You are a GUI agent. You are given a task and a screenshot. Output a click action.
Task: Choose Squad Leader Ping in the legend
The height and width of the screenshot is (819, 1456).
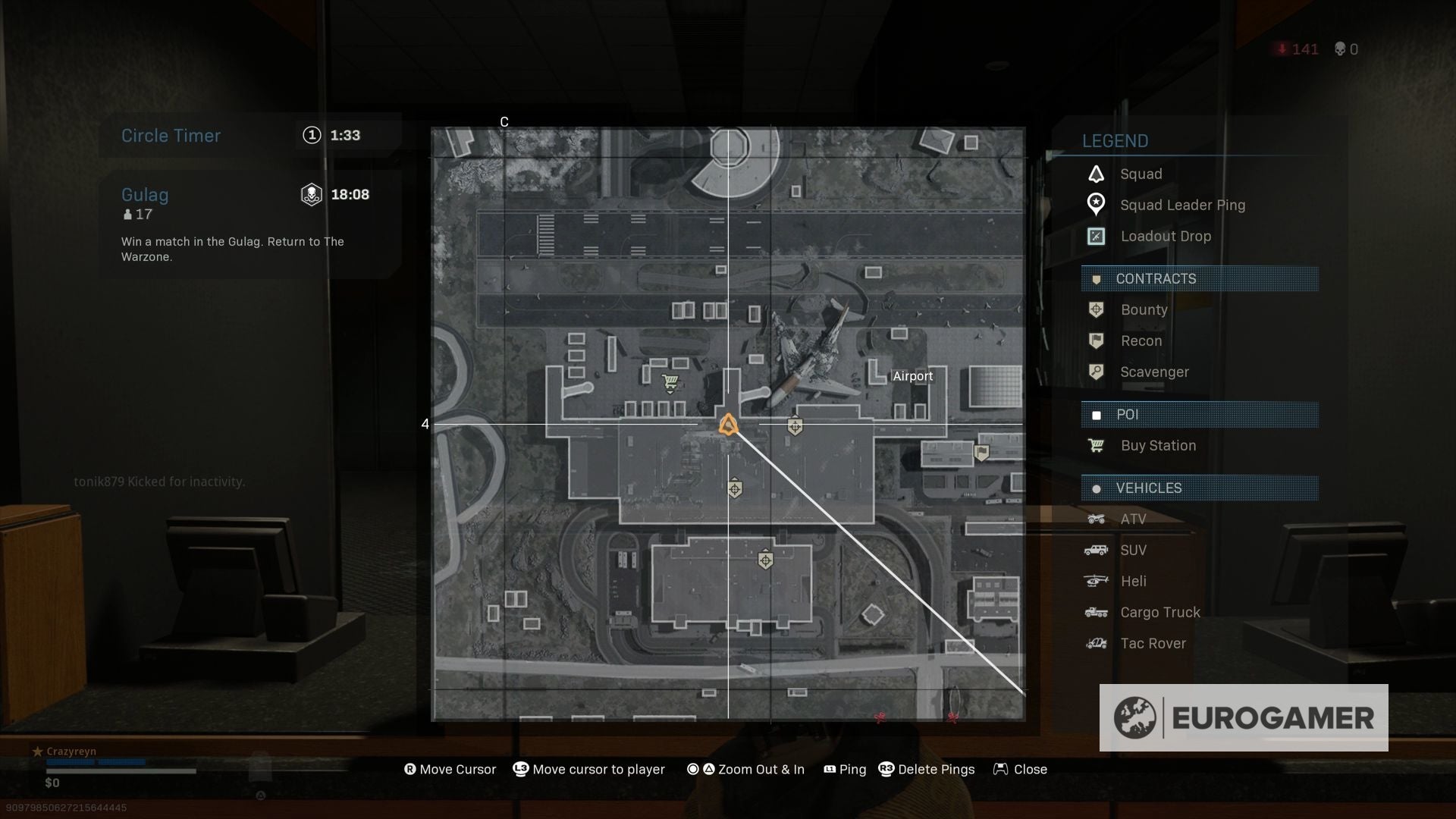point(1182,206)
